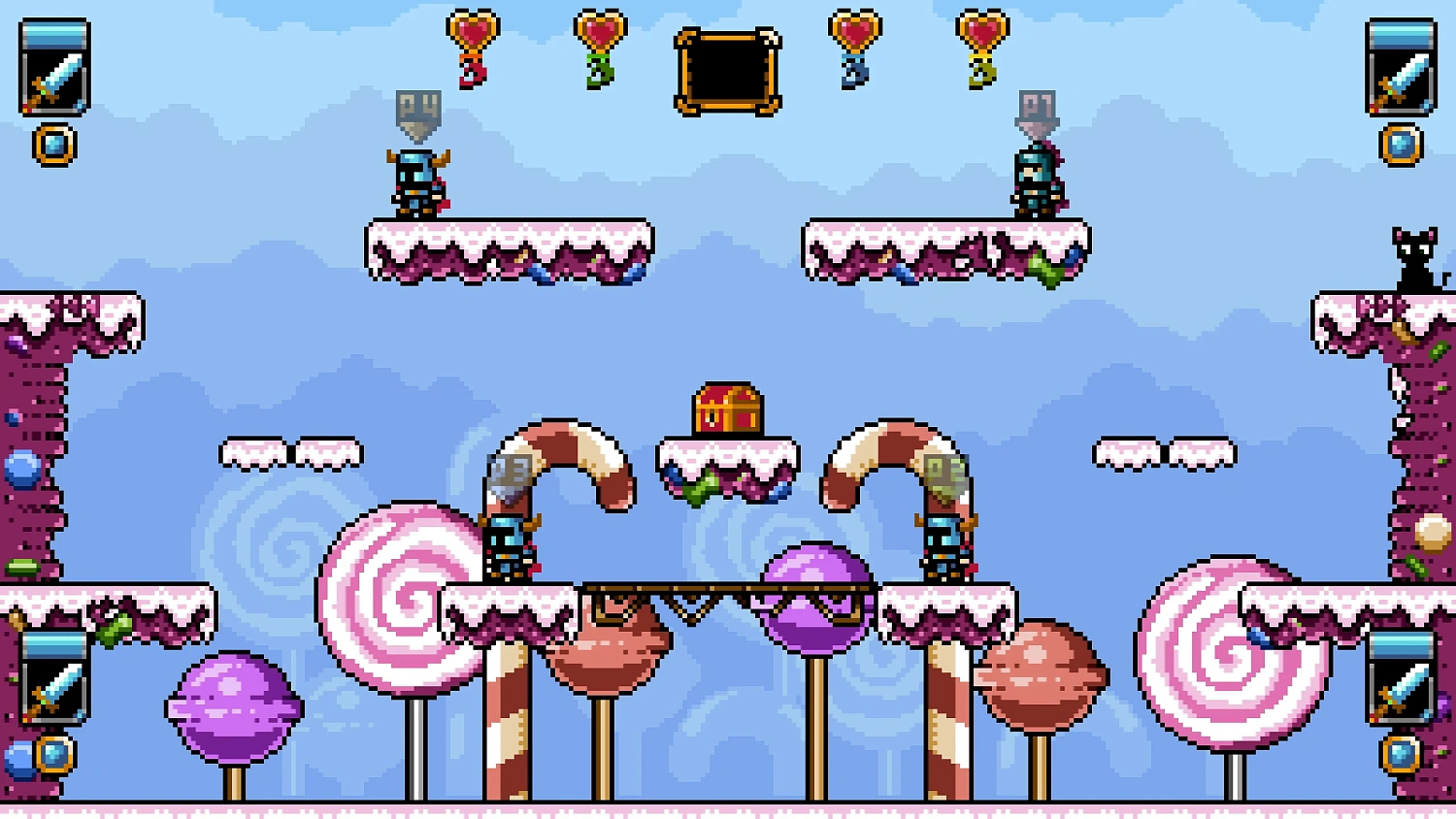Click the blue gem coin below the left sword card
The image size is (1456, 819).
pyautogui.click(x=53, y=144)
